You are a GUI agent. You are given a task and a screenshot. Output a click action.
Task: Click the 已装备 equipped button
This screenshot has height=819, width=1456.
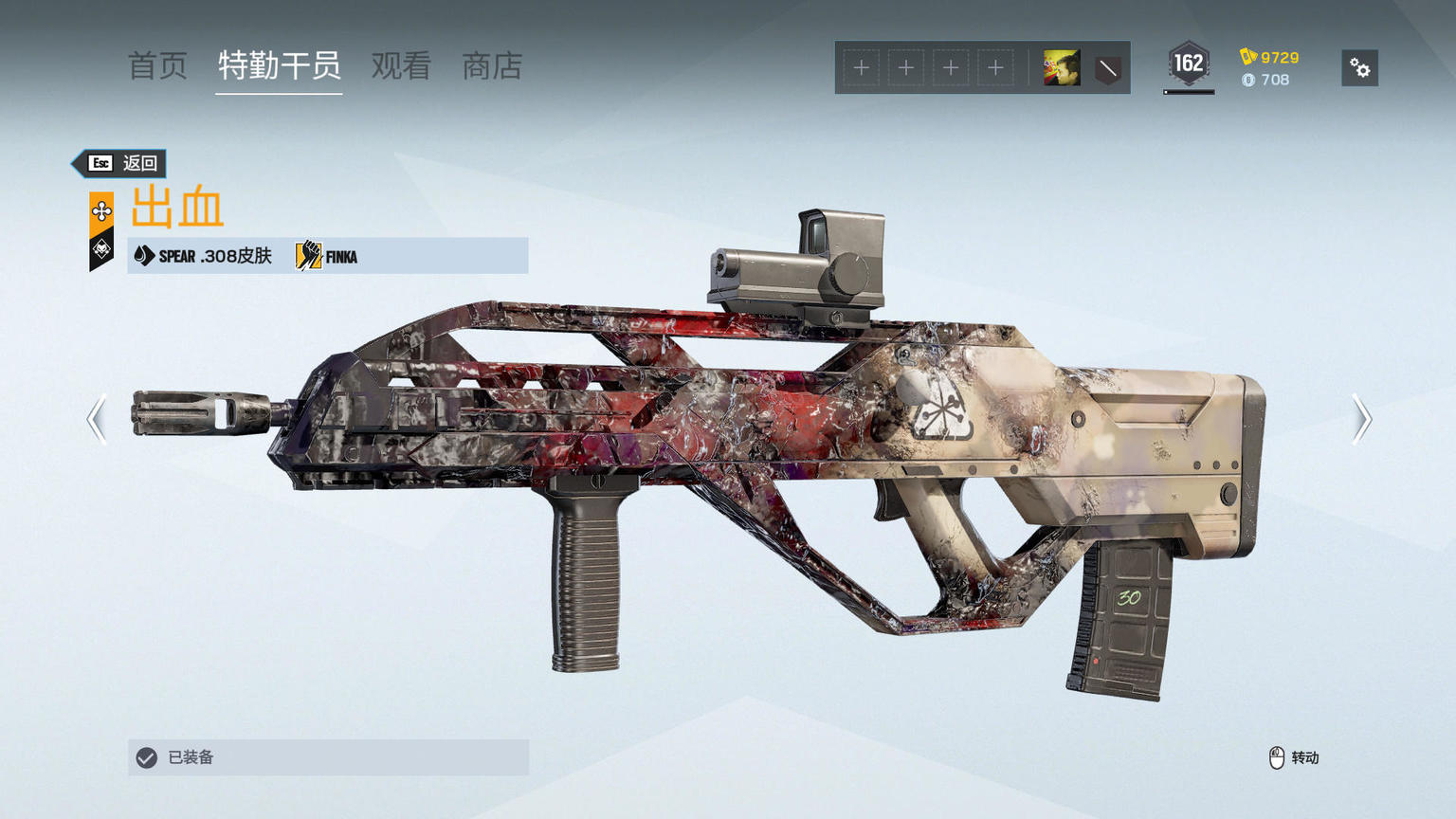point(328,757)
